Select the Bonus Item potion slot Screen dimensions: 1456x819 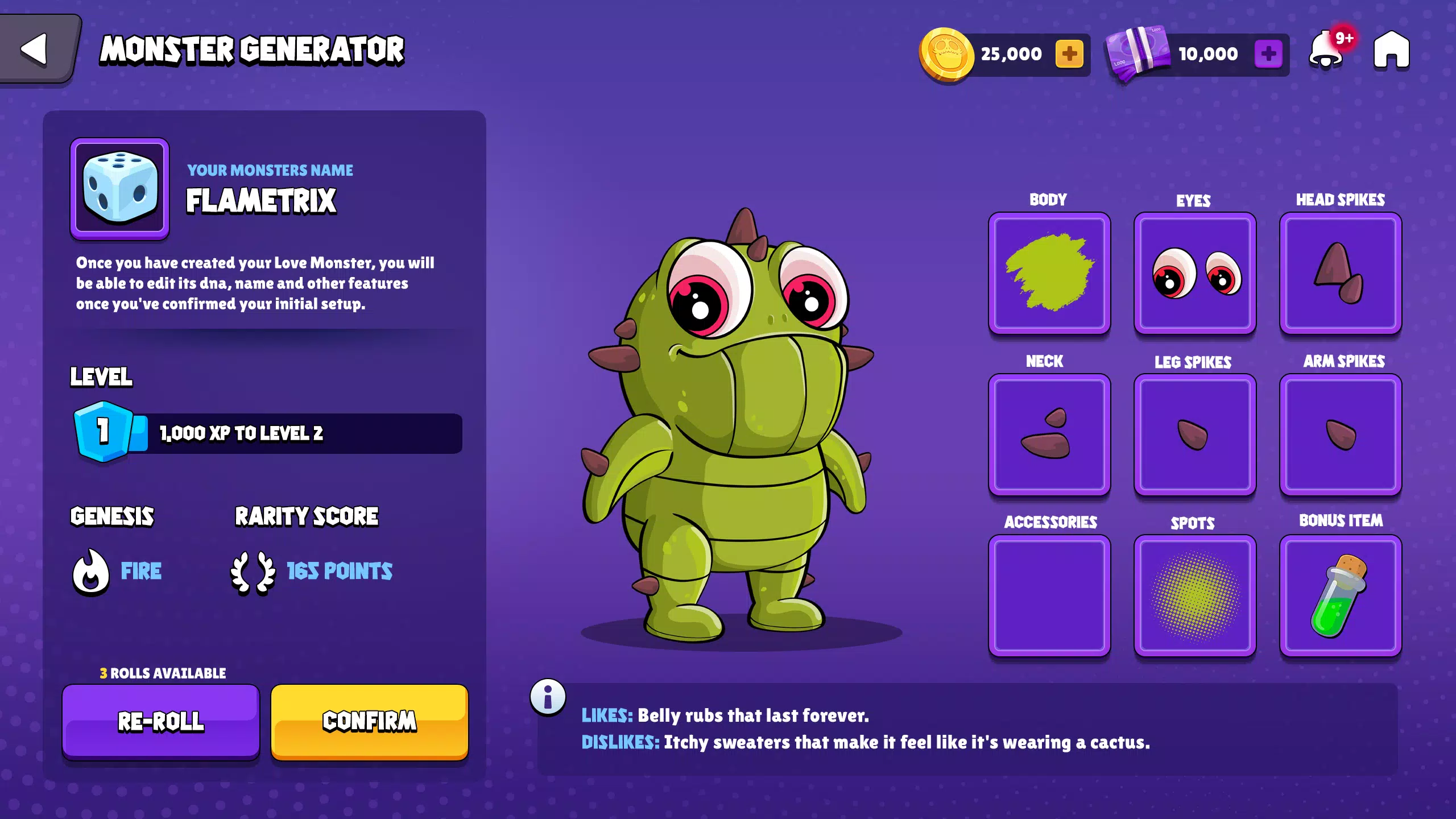(1341, 595)
